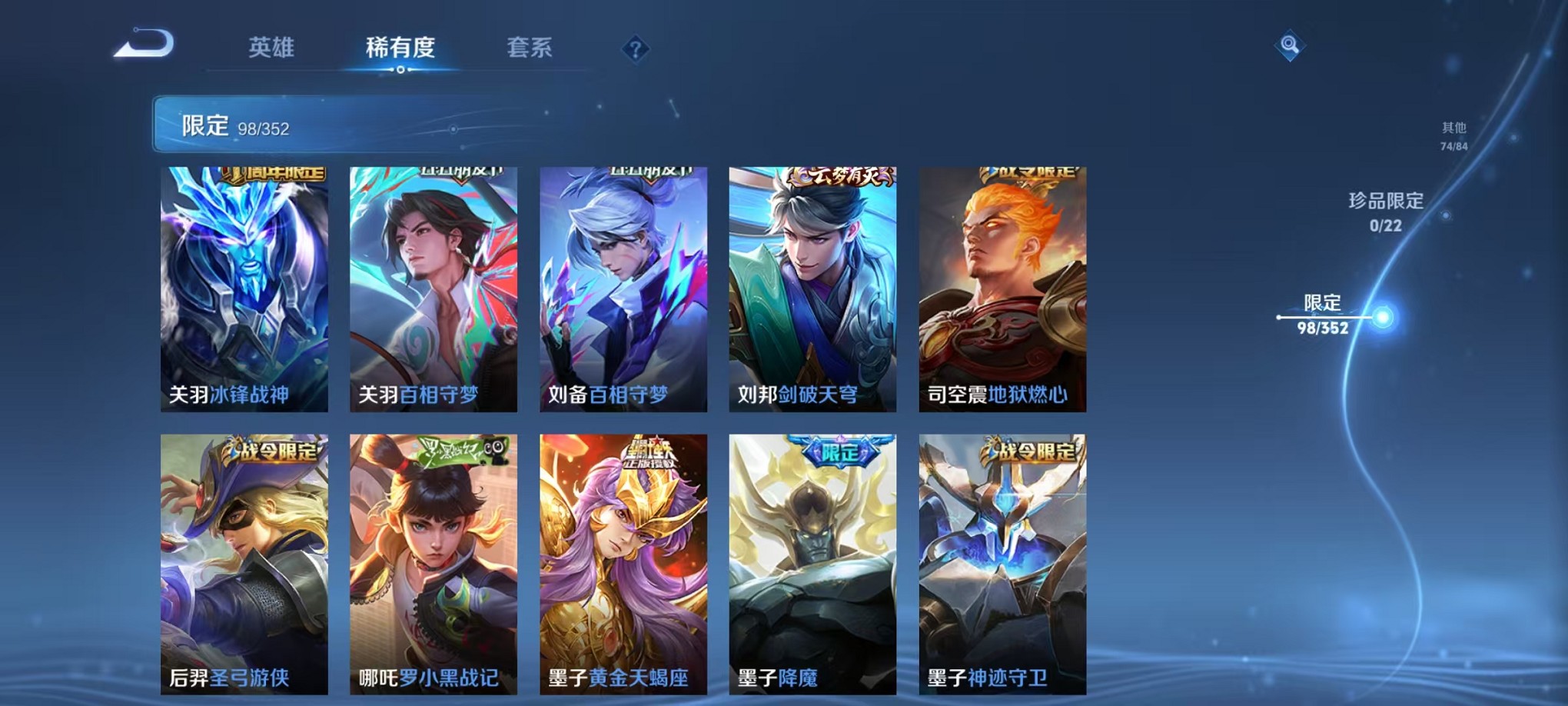Open search with the magnifier icon
The image size is (1568, 706).
coord(1290,46)
